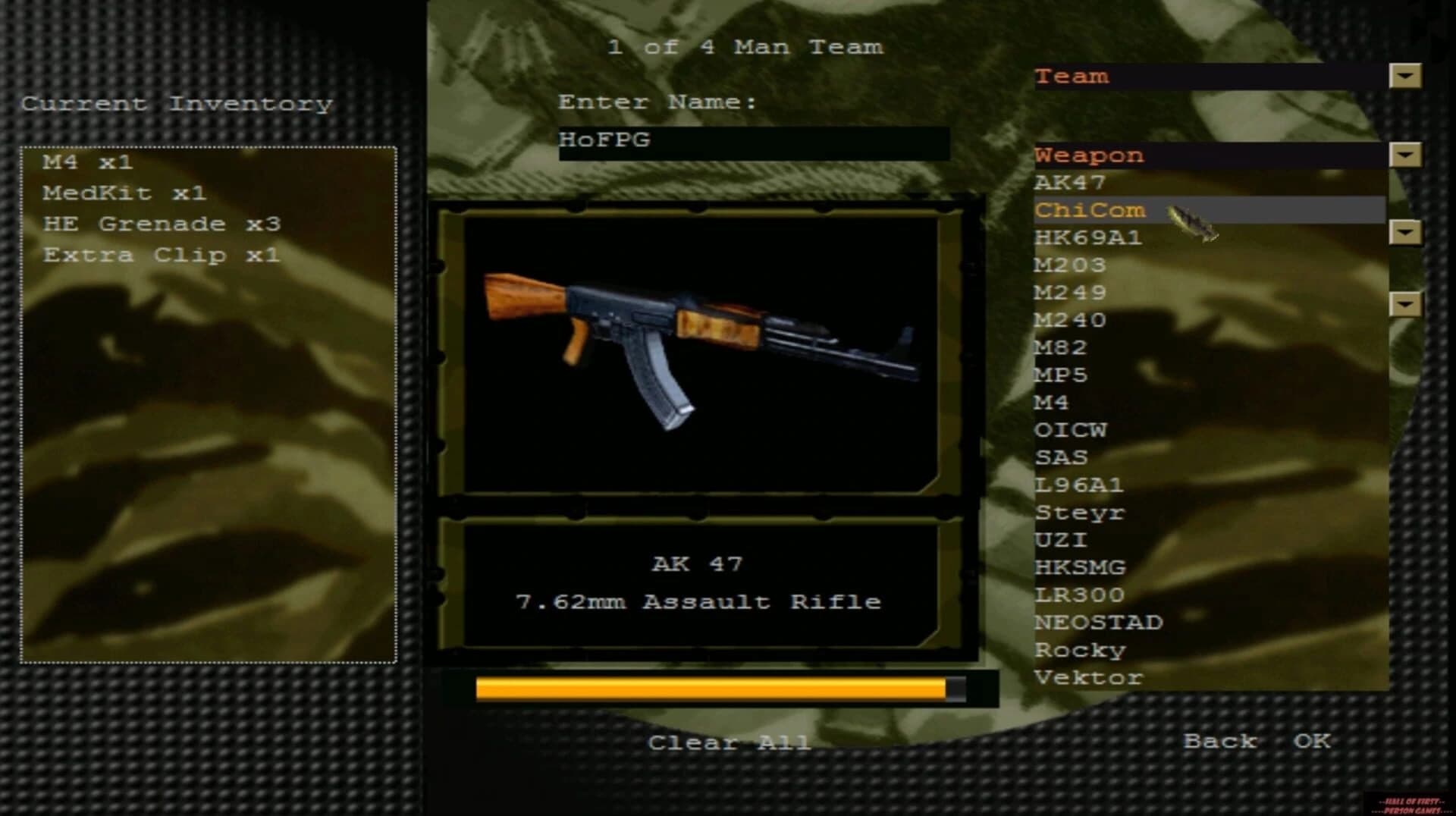
Task: Click the MedKit inventory entry
Action: click(125, 193)
